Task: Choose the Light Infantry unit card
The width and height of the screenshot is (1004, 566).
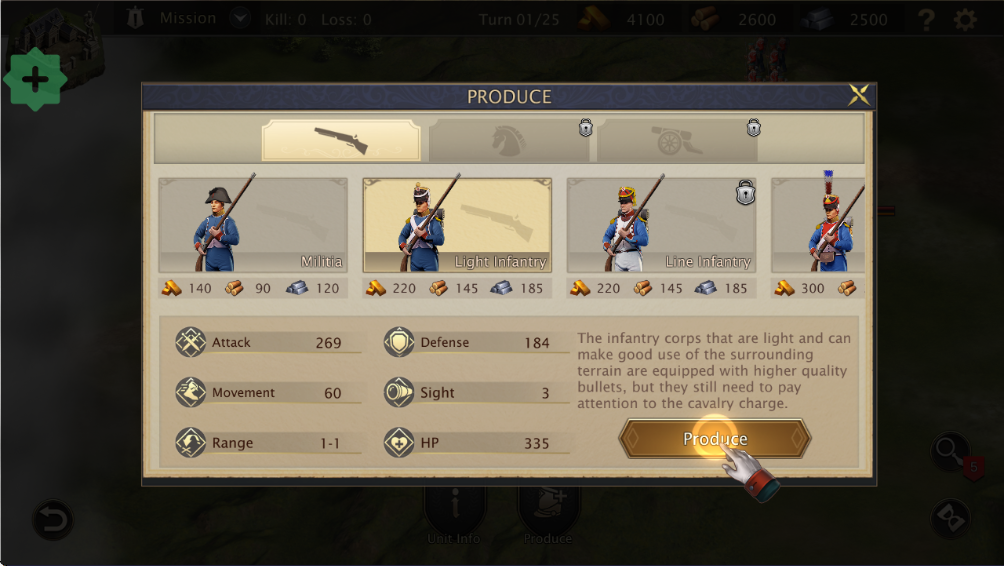Action: [457, 226]
